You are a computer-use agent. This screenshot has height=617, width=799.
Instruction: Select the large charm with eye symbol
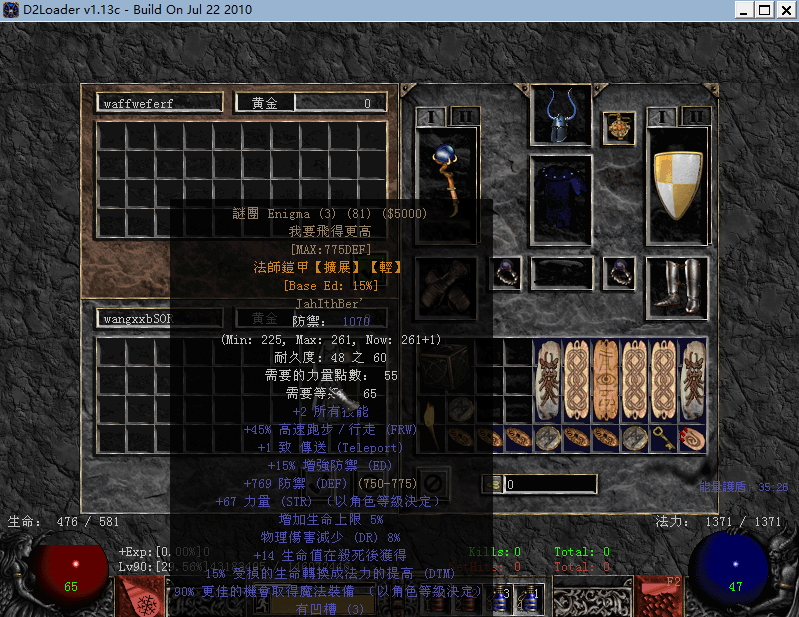click(607, 381)
